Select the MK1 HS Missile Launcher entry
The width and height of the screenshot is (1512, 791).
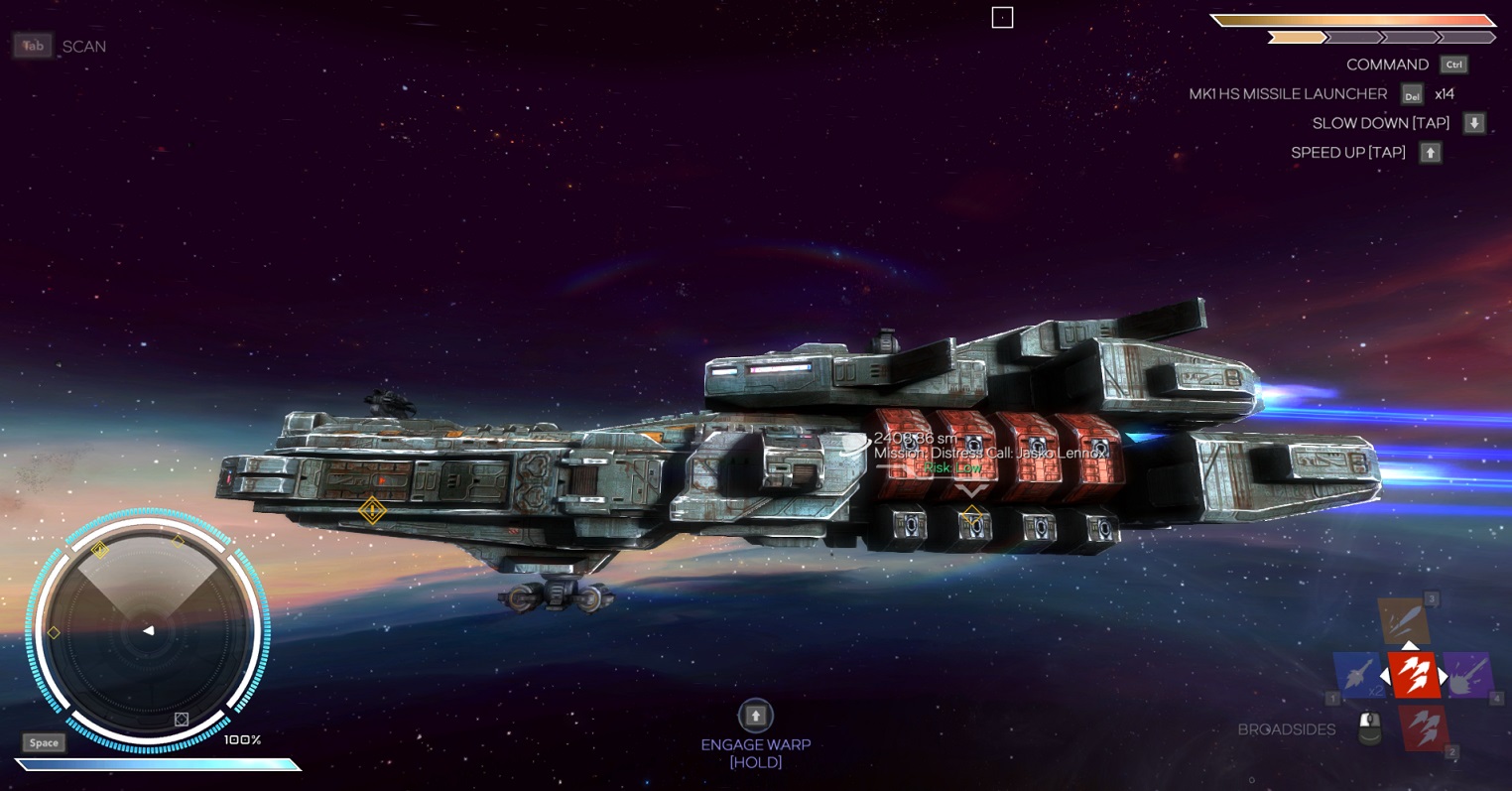[x=1288, y=94]
